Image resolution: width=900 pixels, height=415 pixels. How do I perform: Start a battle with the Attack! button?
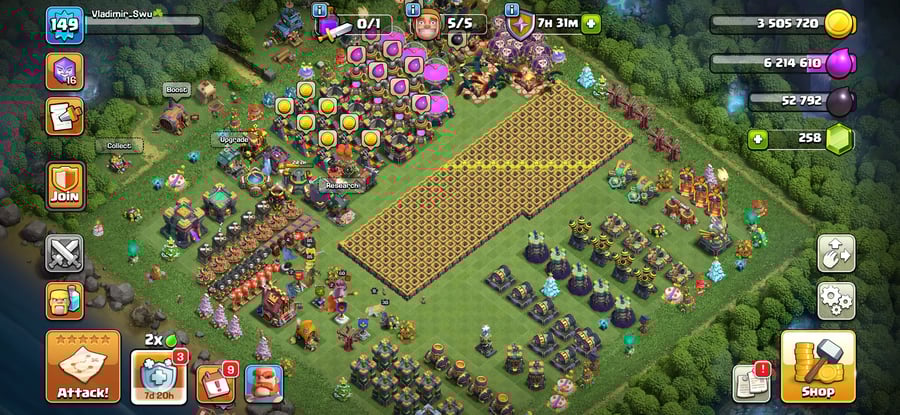click(82, 367)
